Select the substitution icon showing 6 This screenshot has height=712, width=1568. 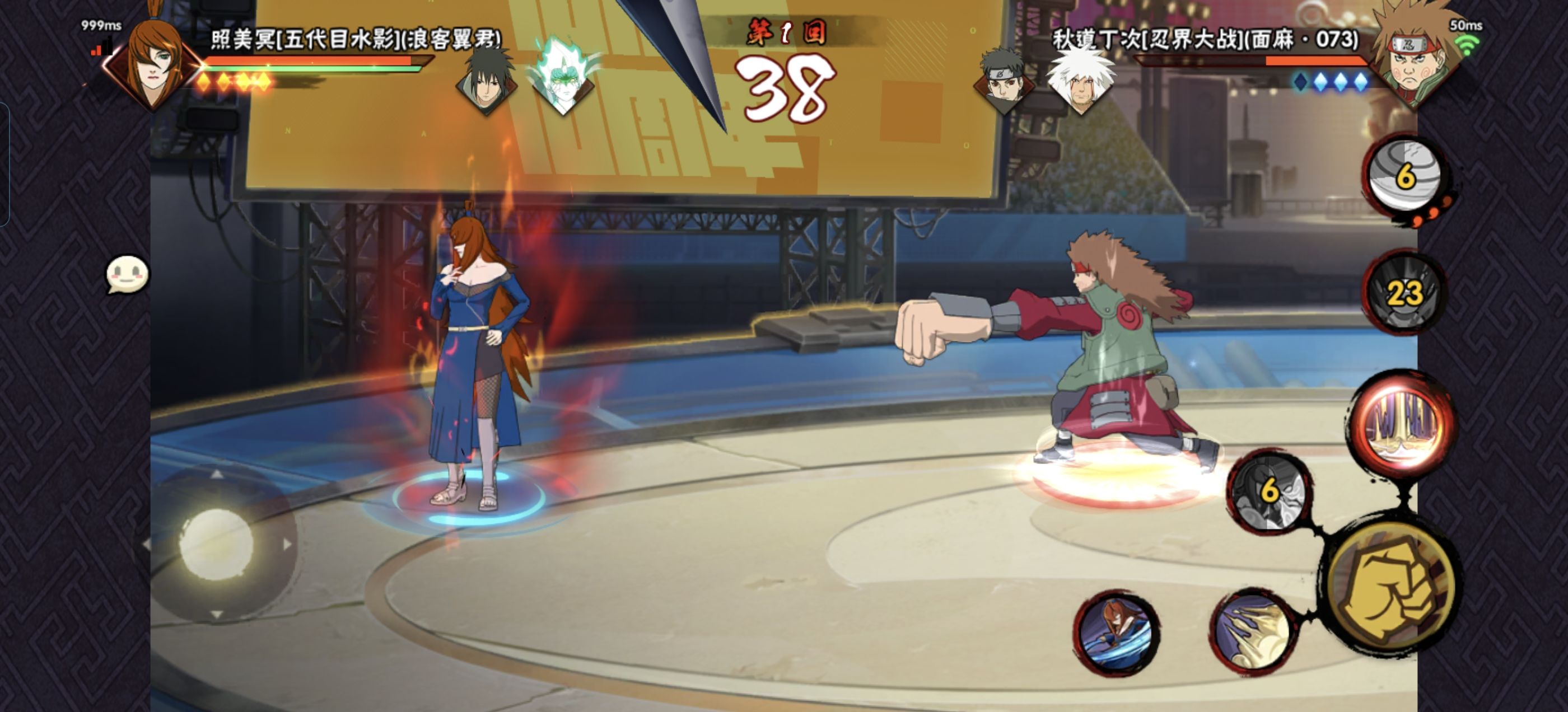[x=1406, y=175]
